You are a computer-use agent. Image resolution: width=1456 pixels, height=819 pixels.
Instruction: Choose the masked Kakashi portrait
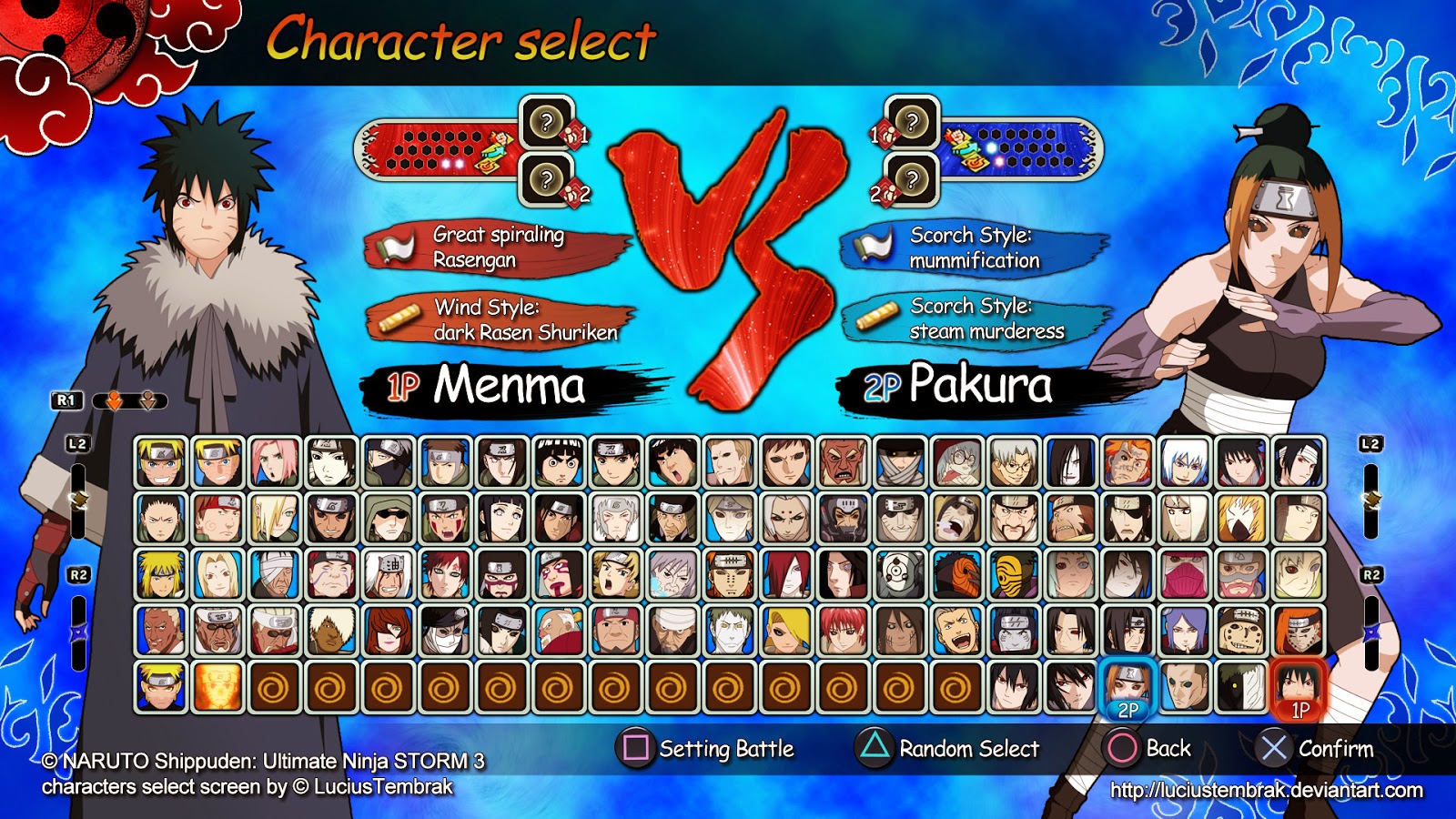[x=389, y=462]
